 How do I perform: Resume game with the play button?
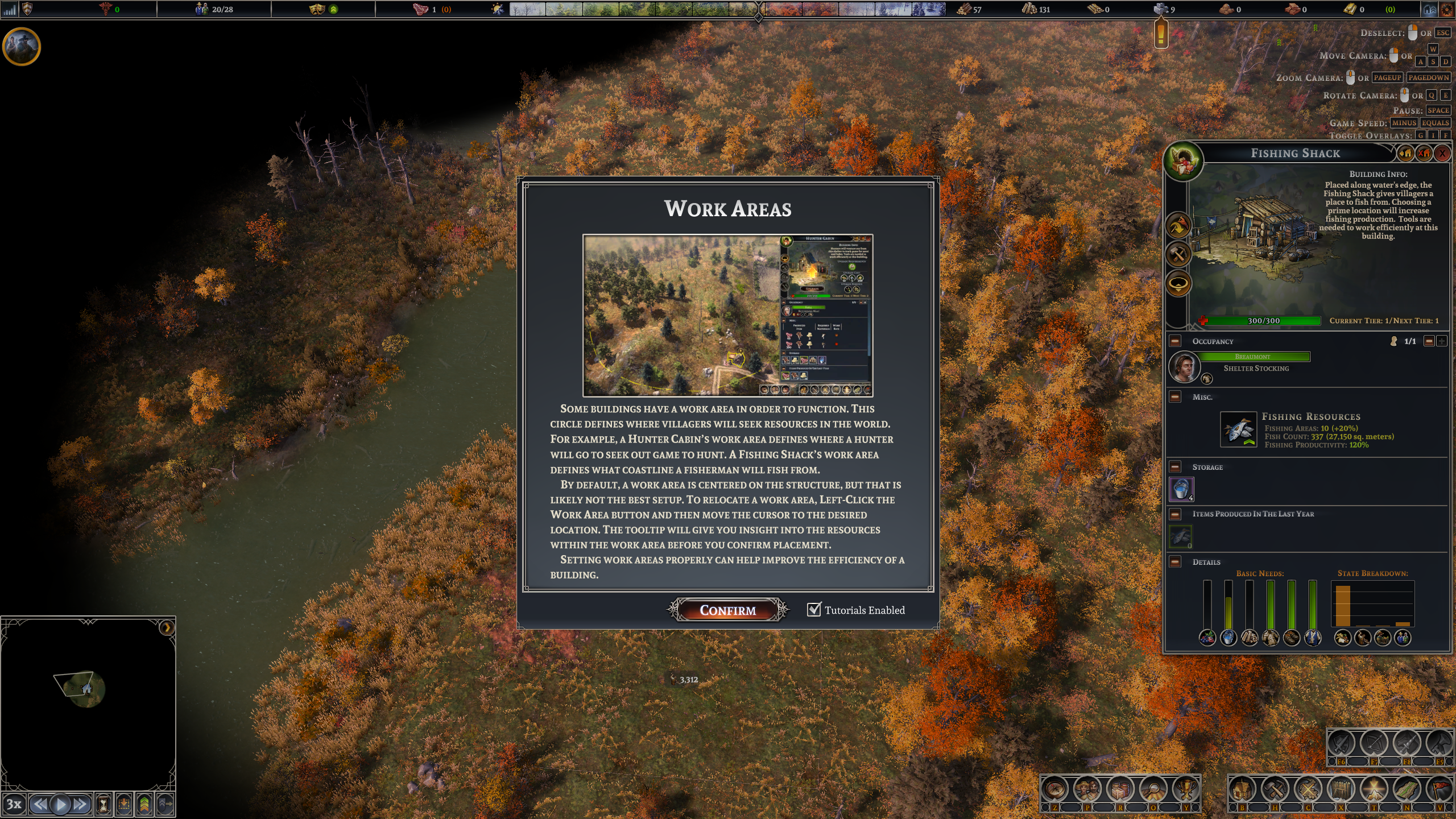coord(60,804)
